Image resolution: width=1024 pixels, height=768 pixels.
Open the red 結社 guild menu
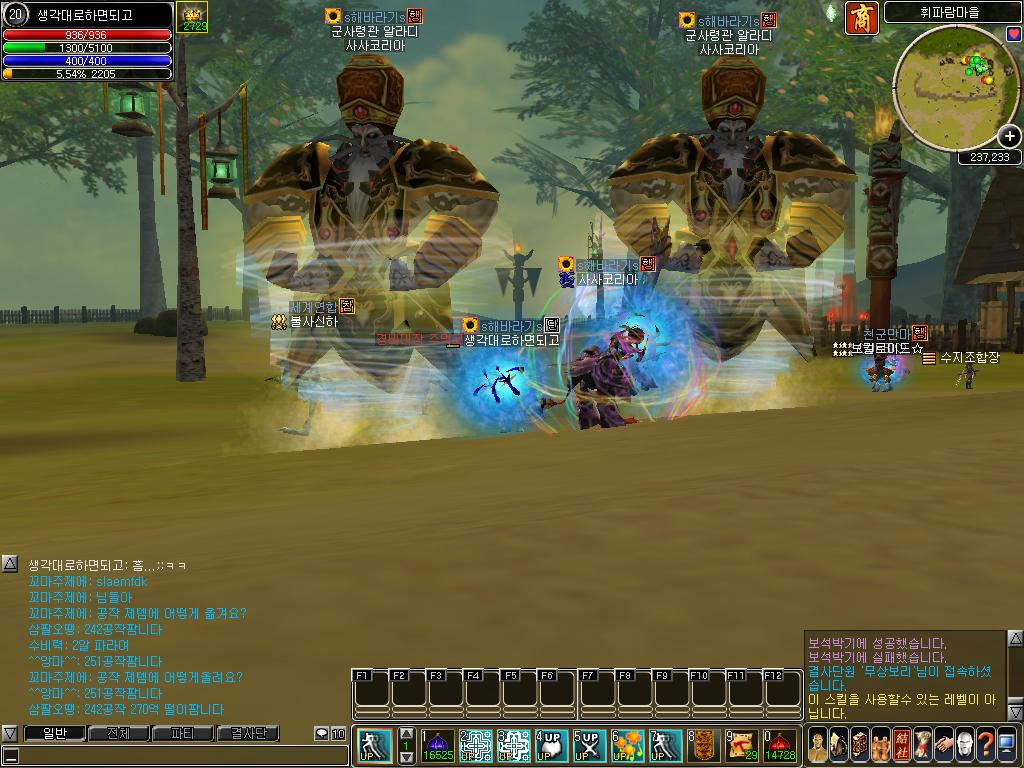pos(902,744)
